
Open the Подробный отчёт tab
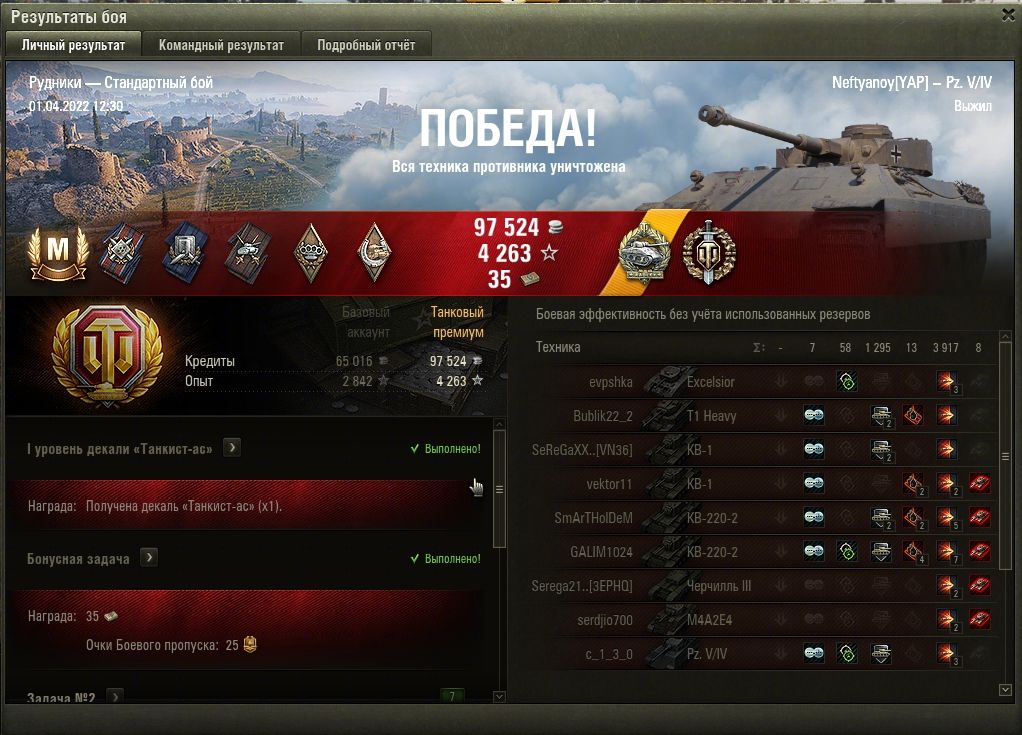pos(366,45)
